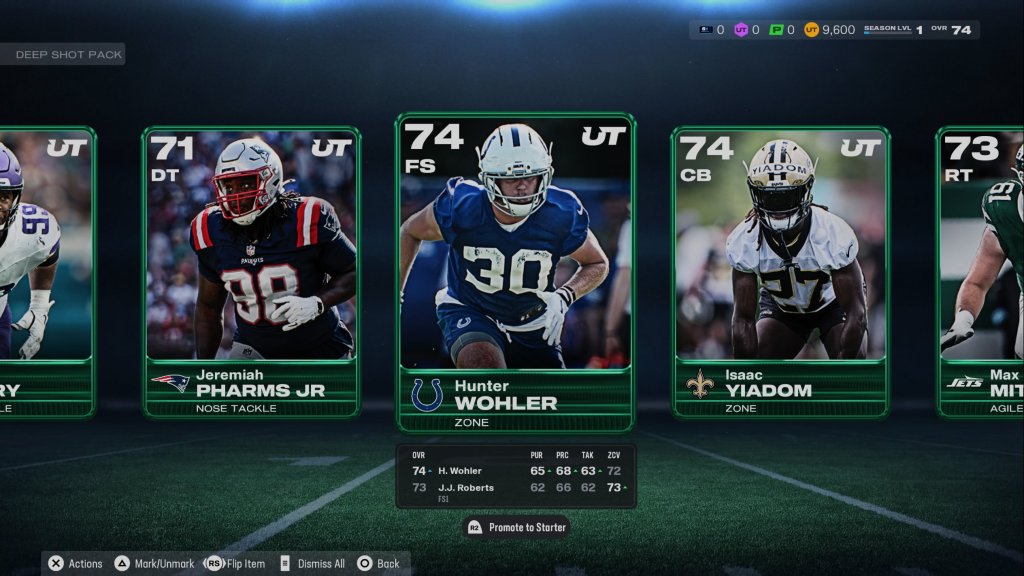Flip the selected item card
1024x576 pixels.
[236, 563]
